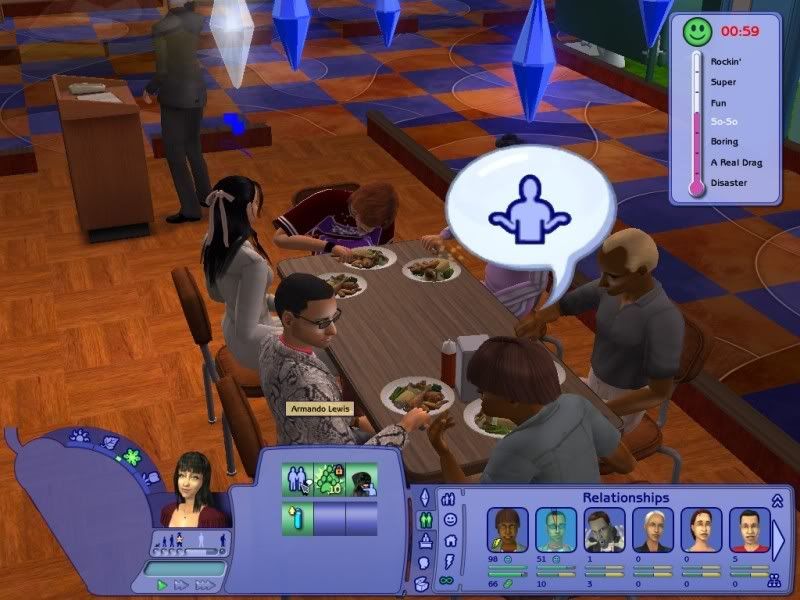Click the queued blue bottle action icon
This screenshot has height=600, width=800.
point(297,518)
